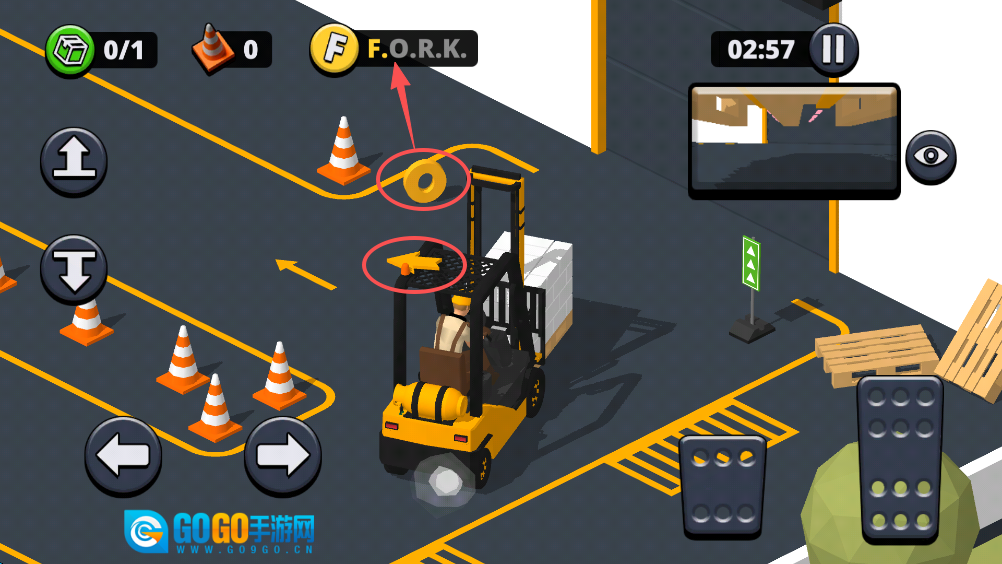Toggle the camera view eye icon
1002x564 pixels.
click(x=931, y=157)
